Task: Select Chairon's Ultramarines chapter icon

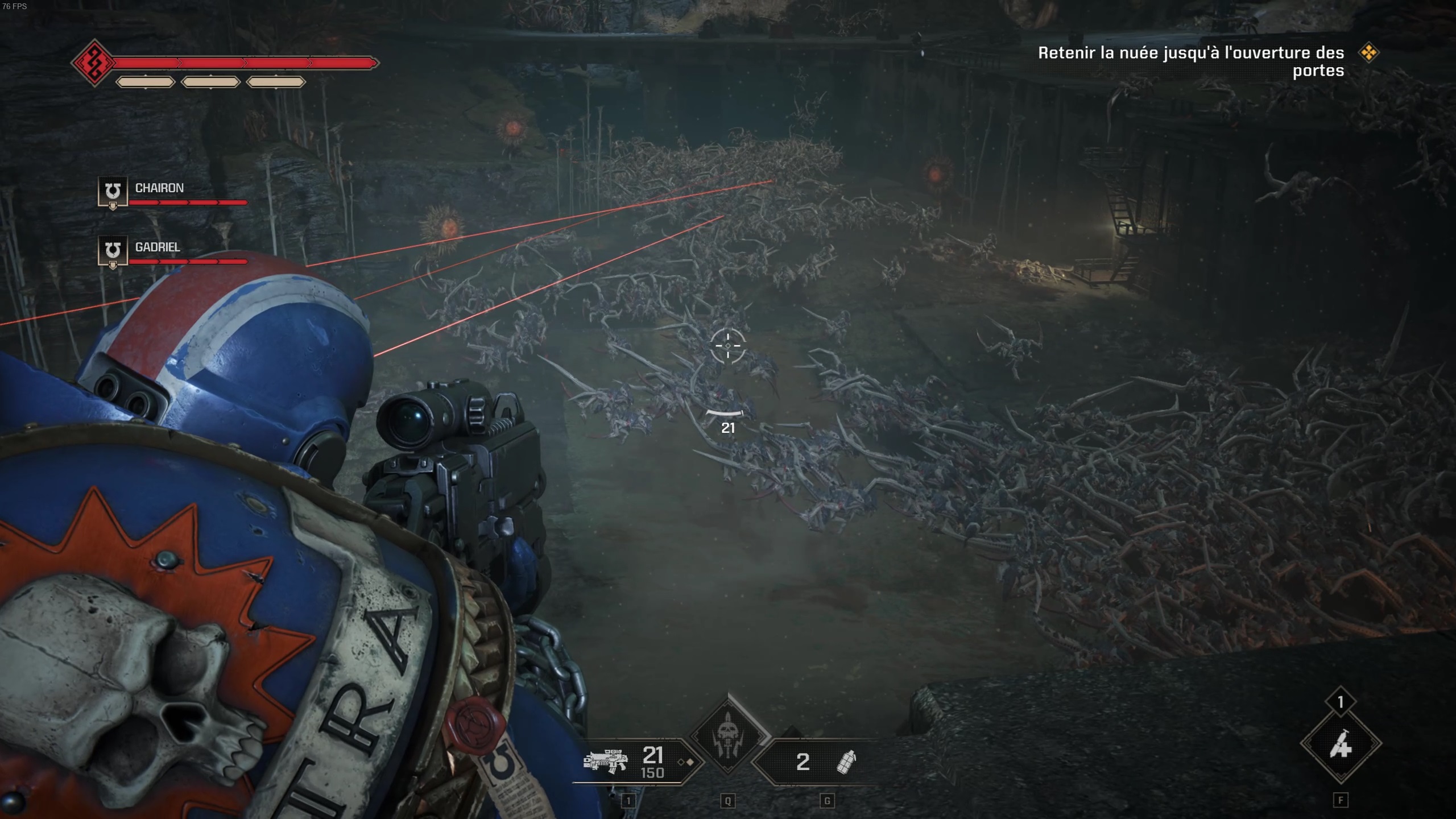Action: [112, 191]
